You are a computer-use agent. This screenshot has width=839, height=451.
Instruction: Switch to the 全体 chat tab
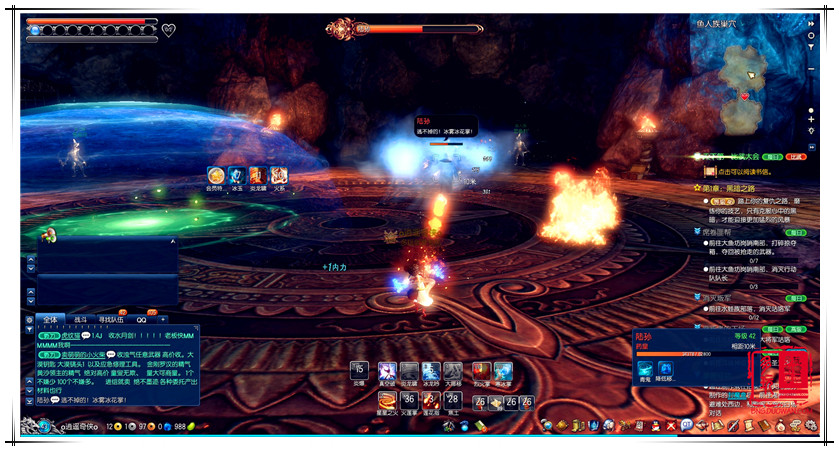point(51,319)
